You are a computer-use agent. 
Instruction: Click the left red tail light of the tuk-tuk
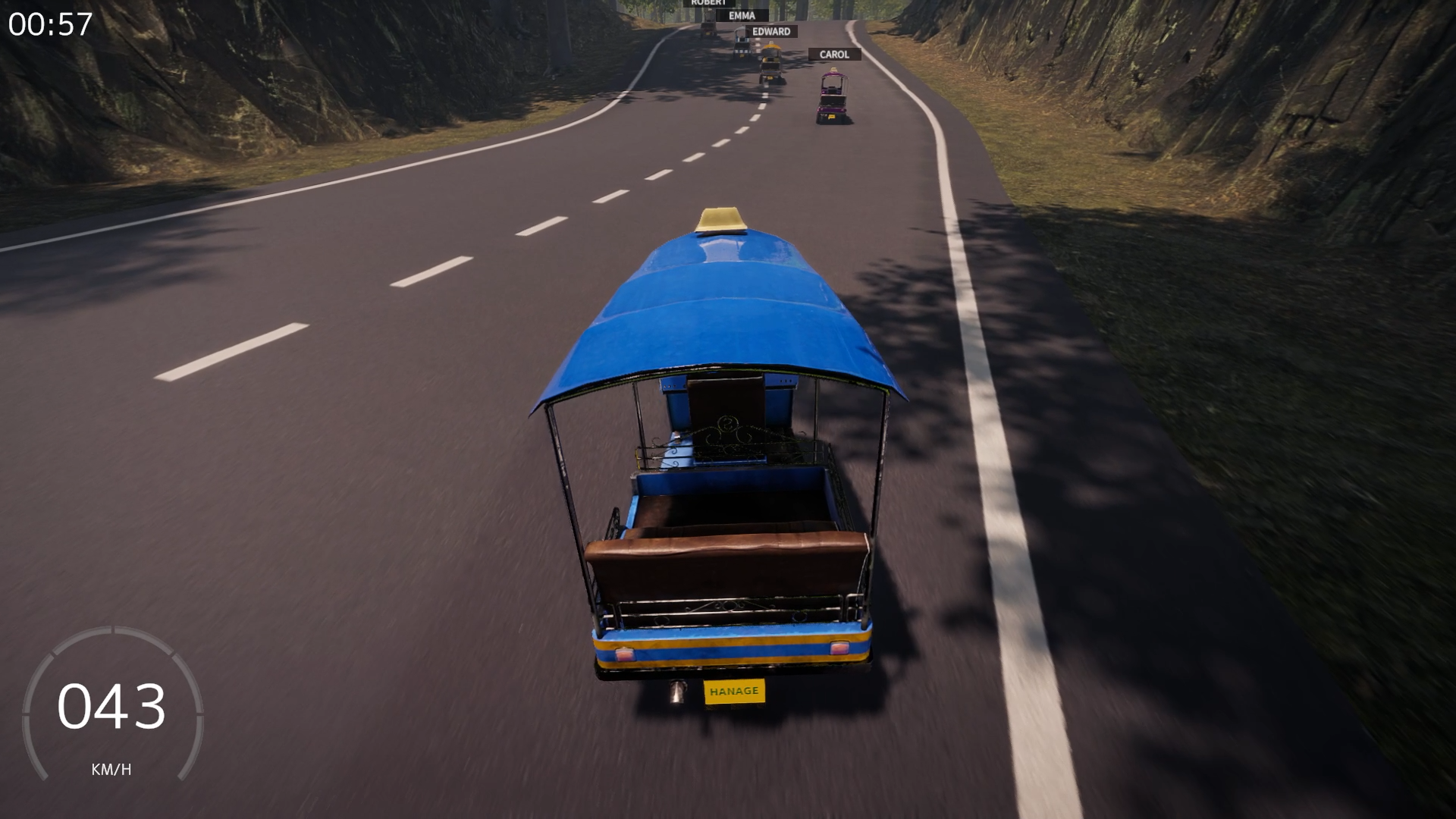(x=625, y=653)
